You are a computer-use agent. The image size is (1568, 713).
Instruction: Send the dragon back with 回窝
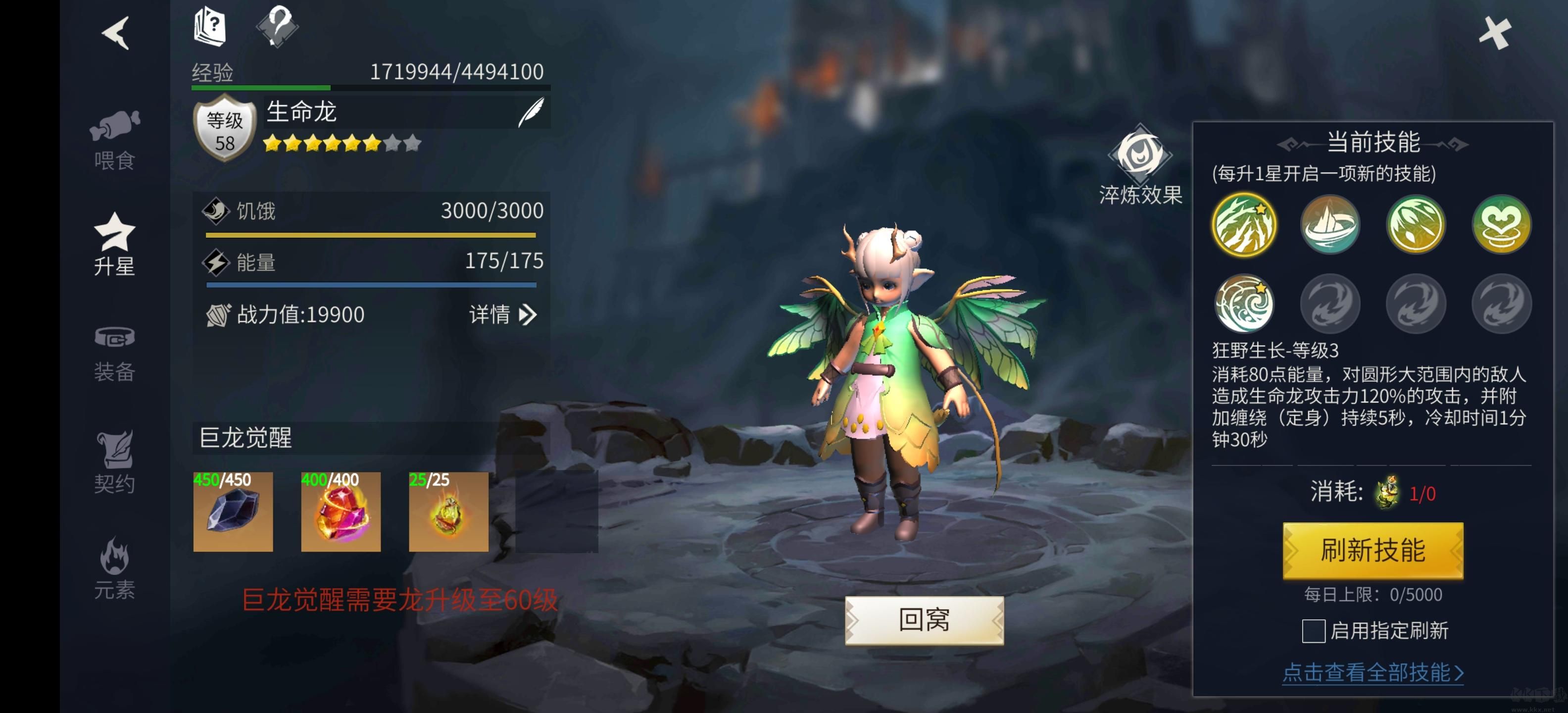click(x=924, y=620)
